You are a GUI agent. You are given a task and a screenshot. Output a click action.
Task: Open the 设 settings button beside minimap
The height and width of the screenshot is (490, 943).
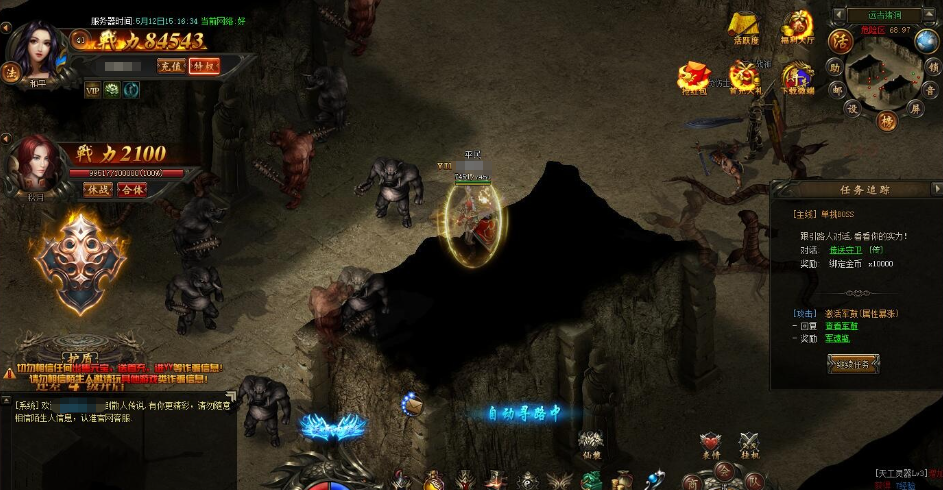tap(853, 108)
